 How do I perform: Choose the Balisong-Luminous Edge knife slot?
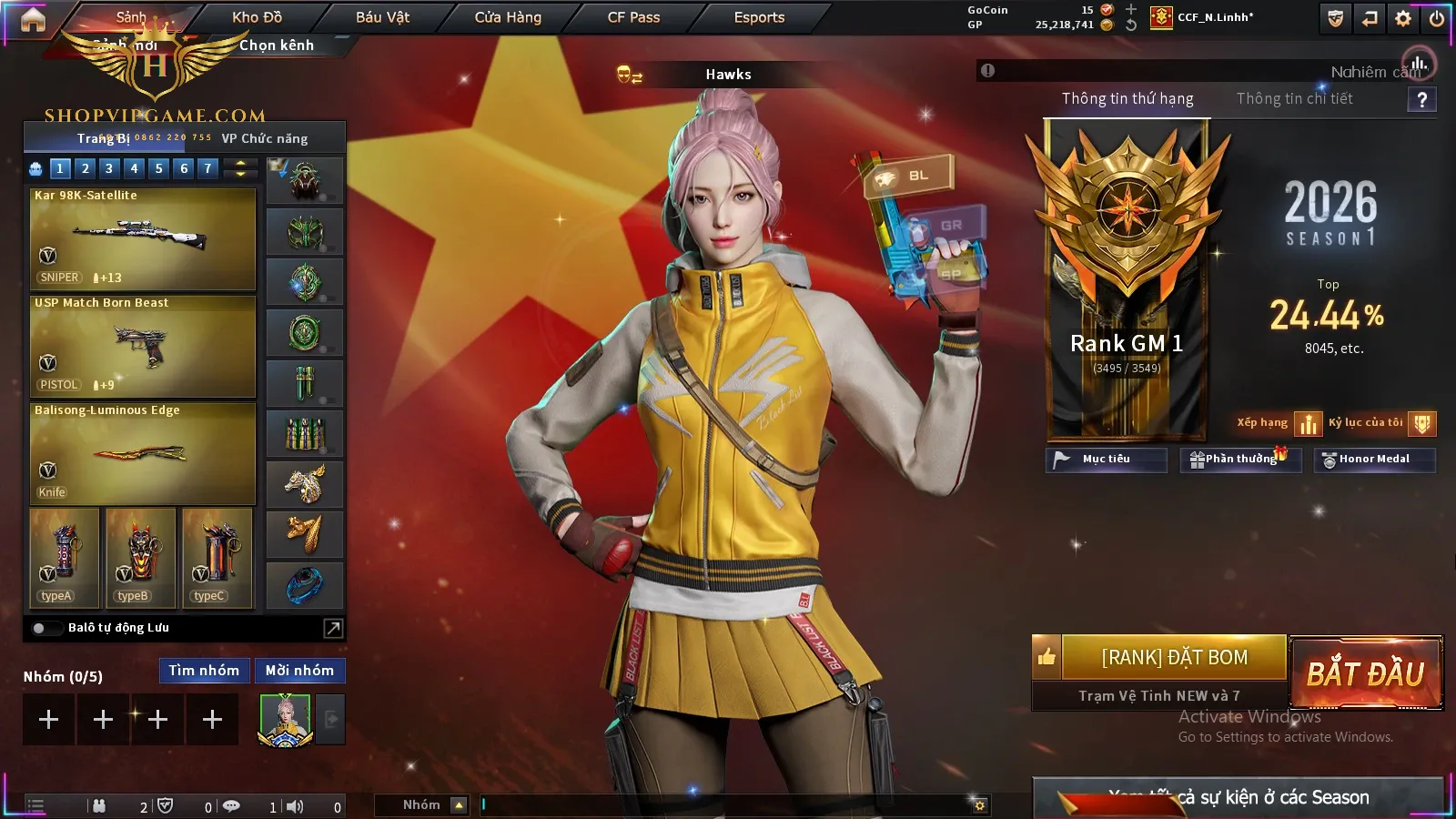tap(143, 453)
